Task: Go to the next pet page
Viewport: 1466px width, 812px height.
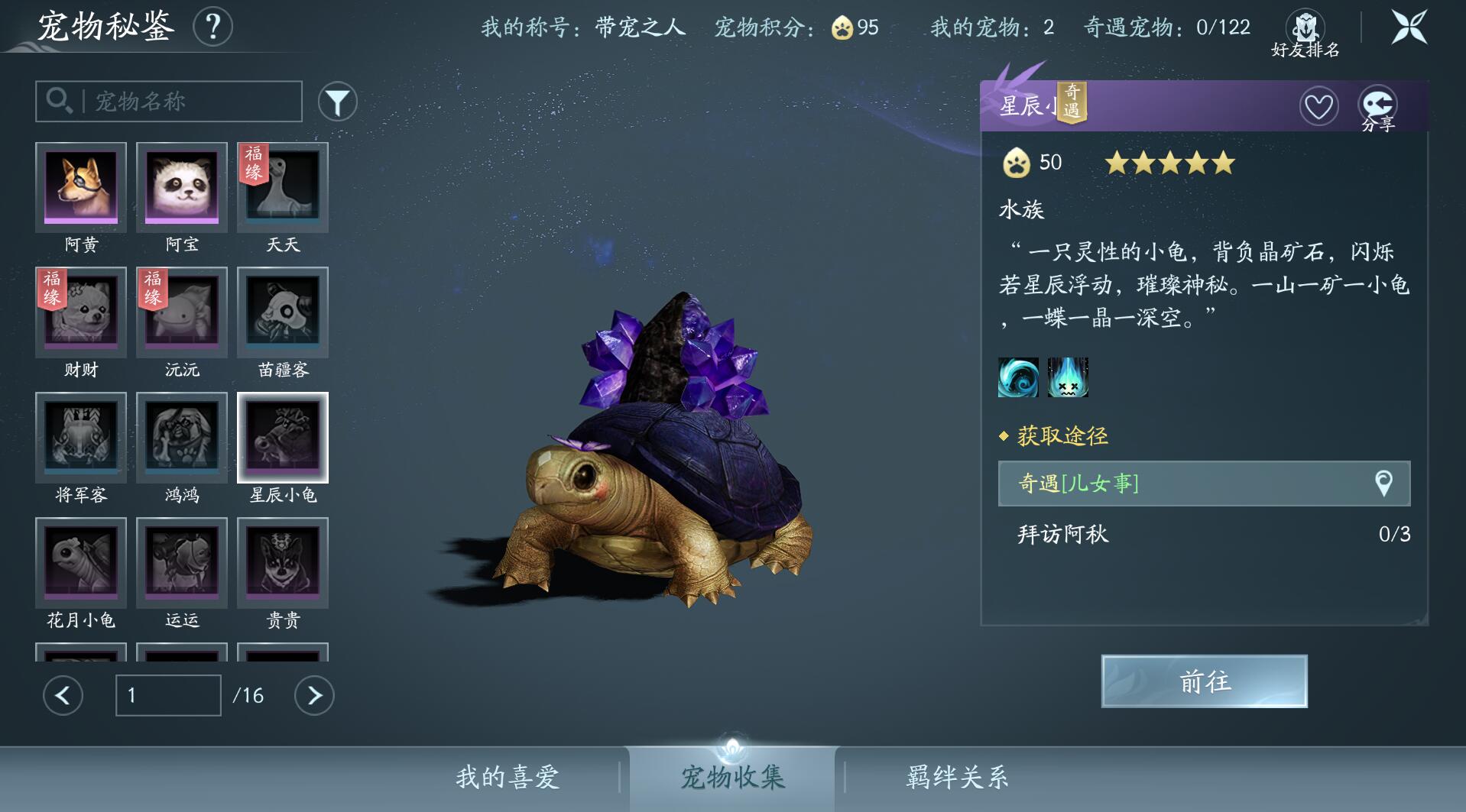Action: (x=314, y=695)
